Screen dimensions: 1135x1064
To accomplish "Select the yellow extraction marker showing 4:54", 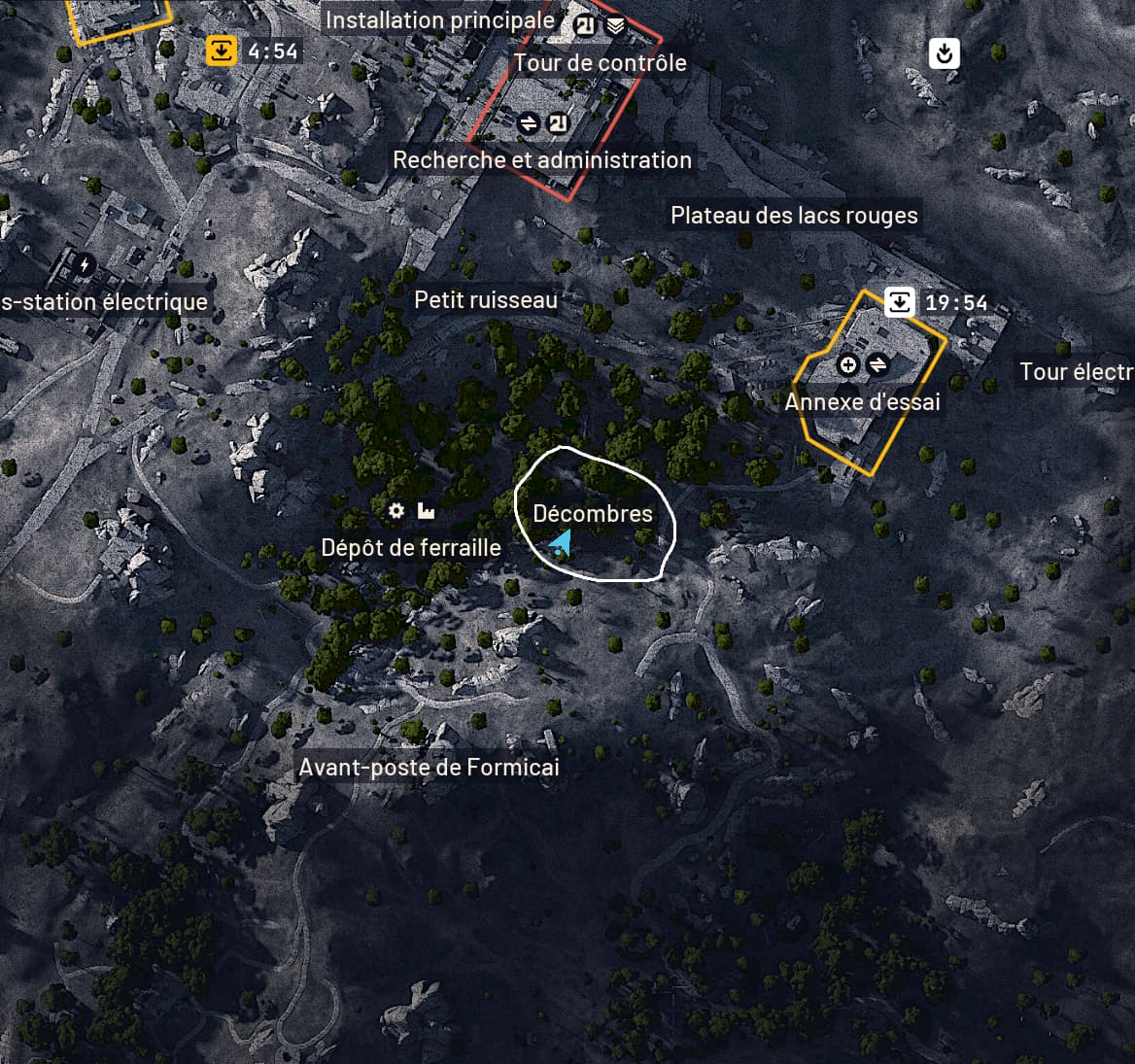I will pos(222,51).
